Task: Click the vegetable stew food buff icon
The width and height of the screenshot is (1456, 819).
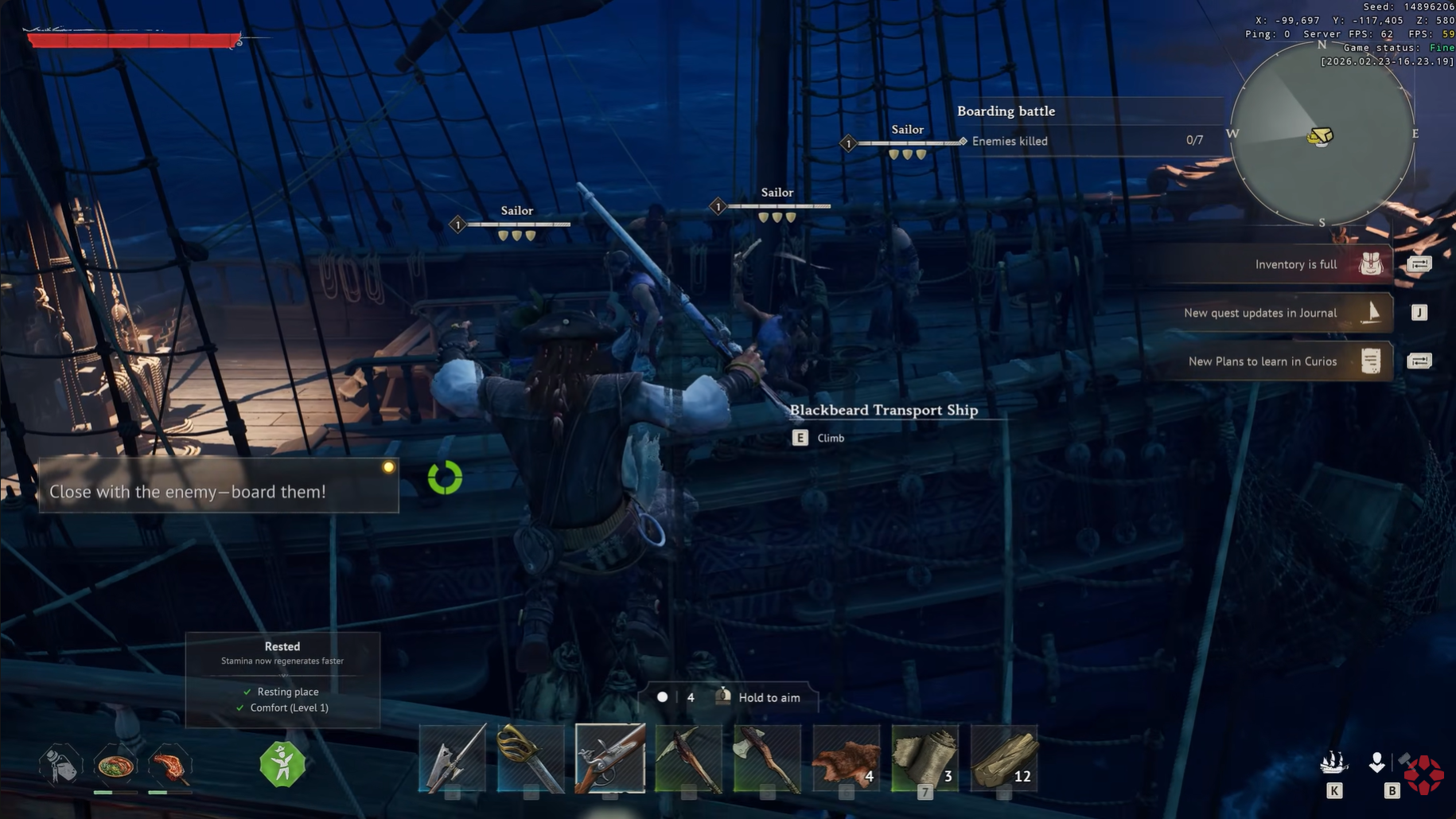Action: point(115,766)
